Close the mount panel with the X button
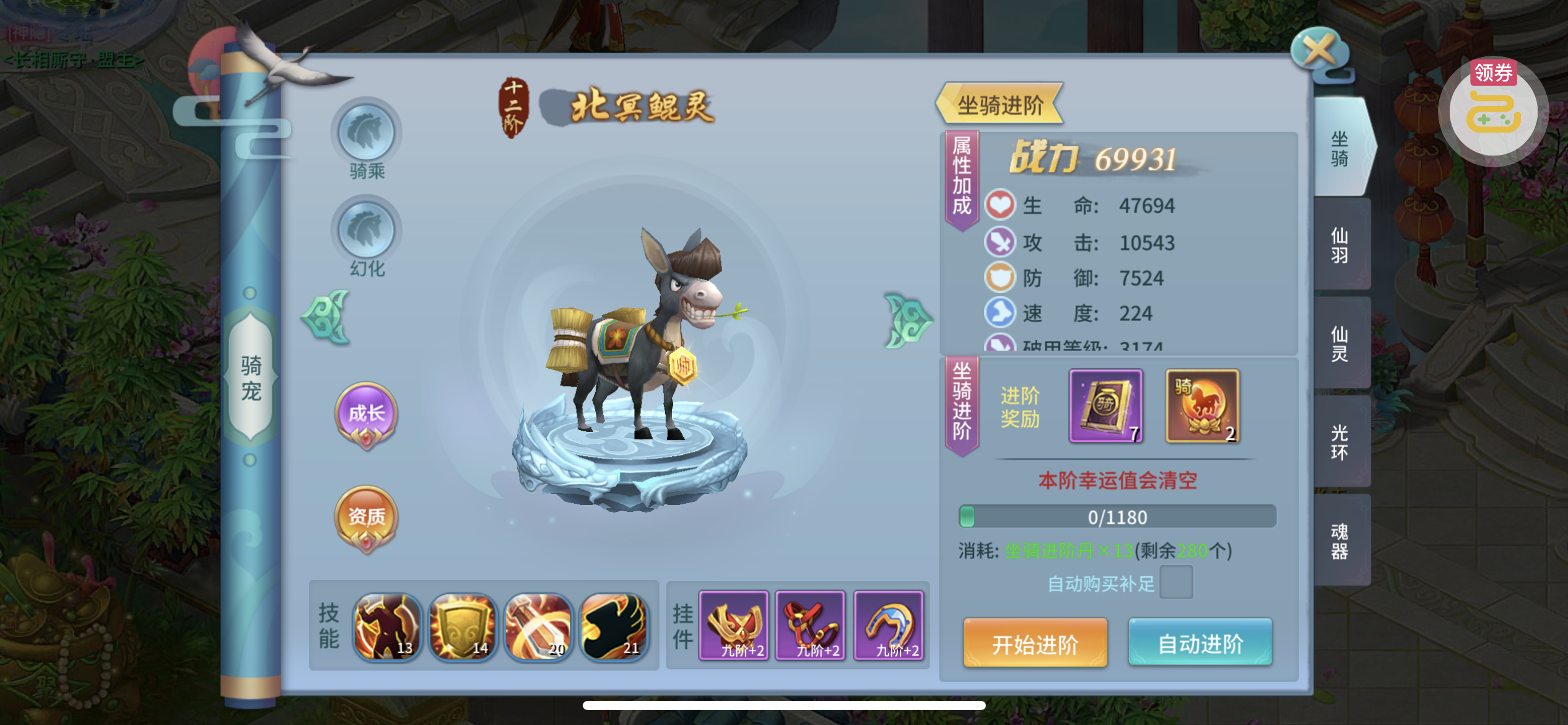This screenshot has height=725, width=1568. pos(1318,51)
